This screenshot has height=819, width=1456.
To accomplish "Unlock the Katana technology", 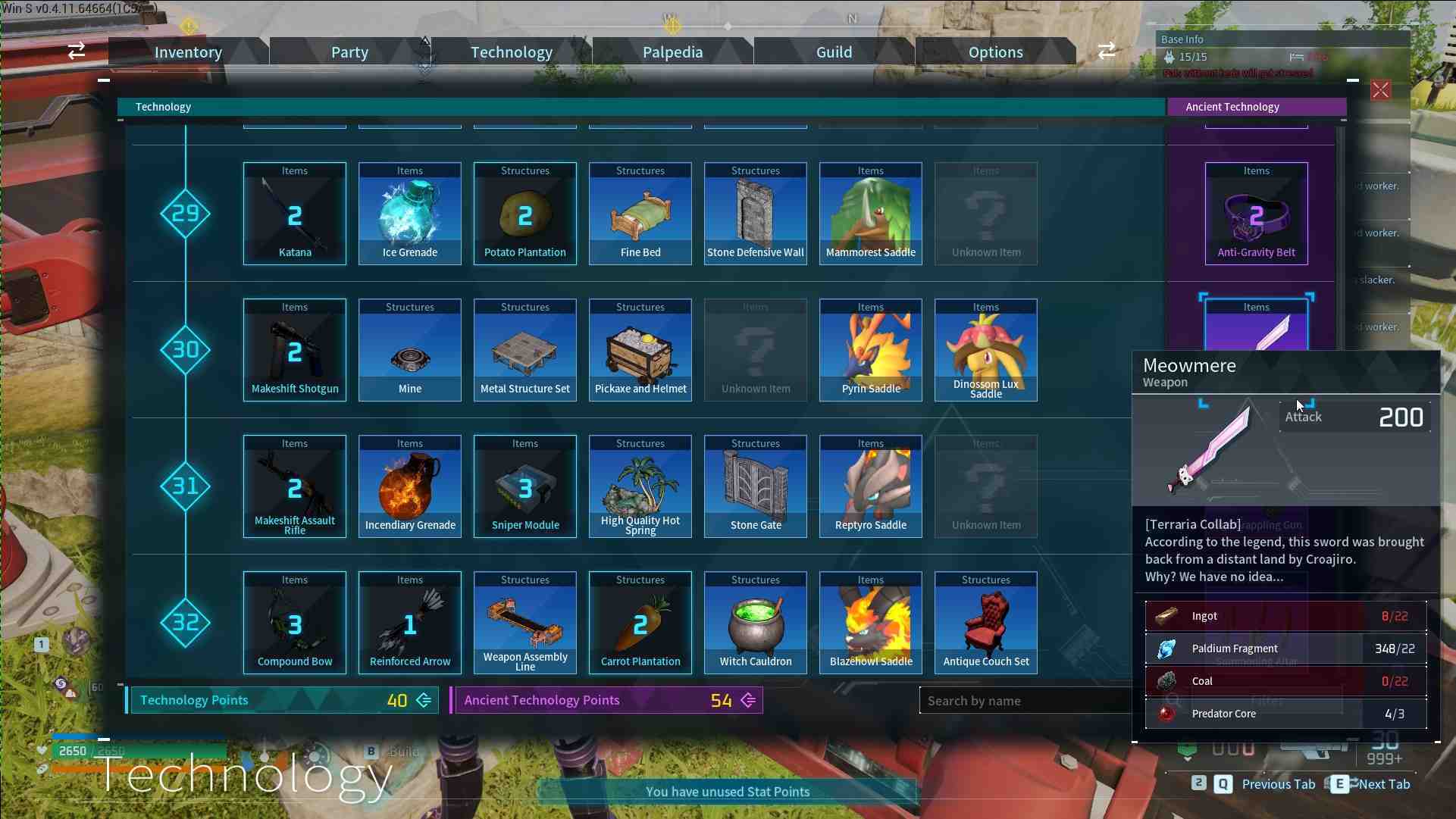I will click(x=295, y=214).
